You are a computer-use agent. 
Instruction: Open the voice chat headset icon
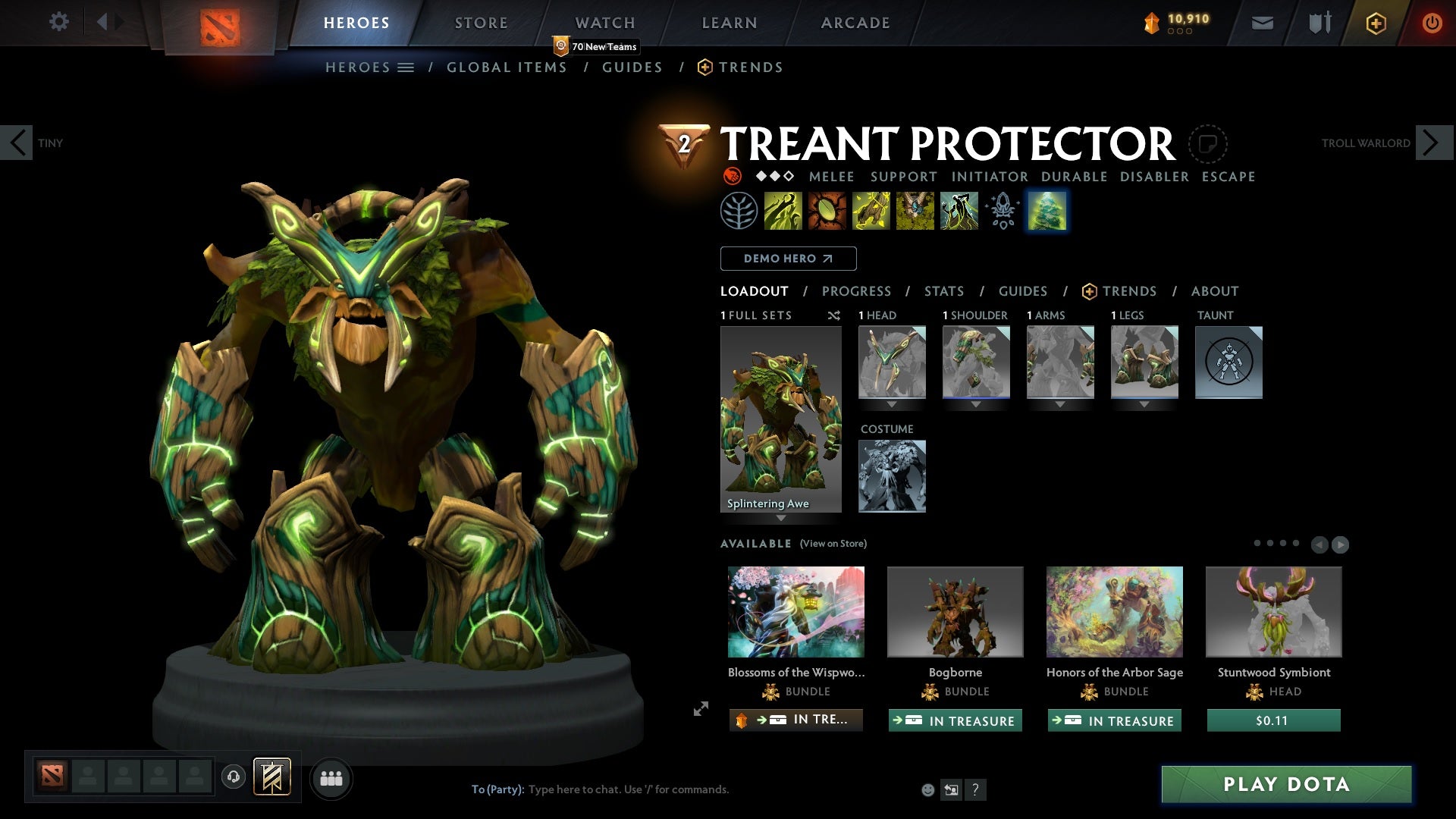(x=234, y=778)
